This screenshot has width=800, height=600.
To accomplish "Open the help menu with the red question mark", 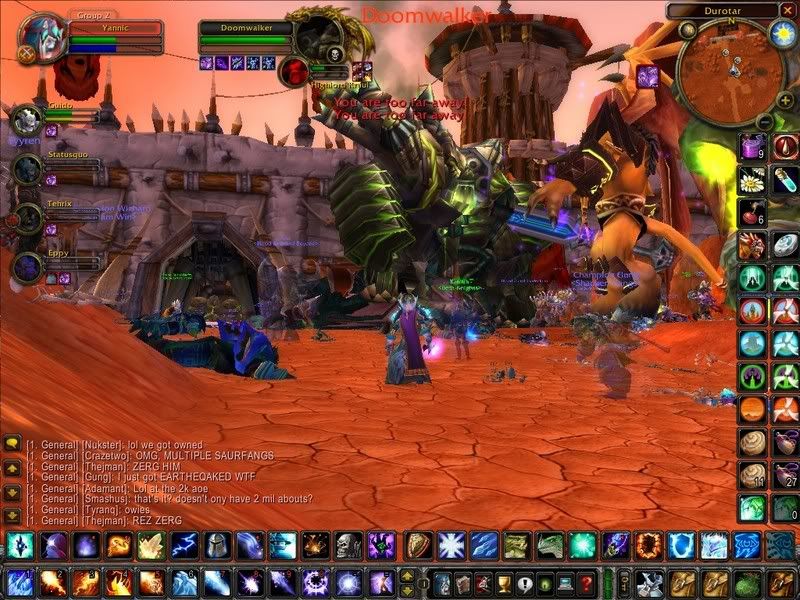I will point(587,582).
